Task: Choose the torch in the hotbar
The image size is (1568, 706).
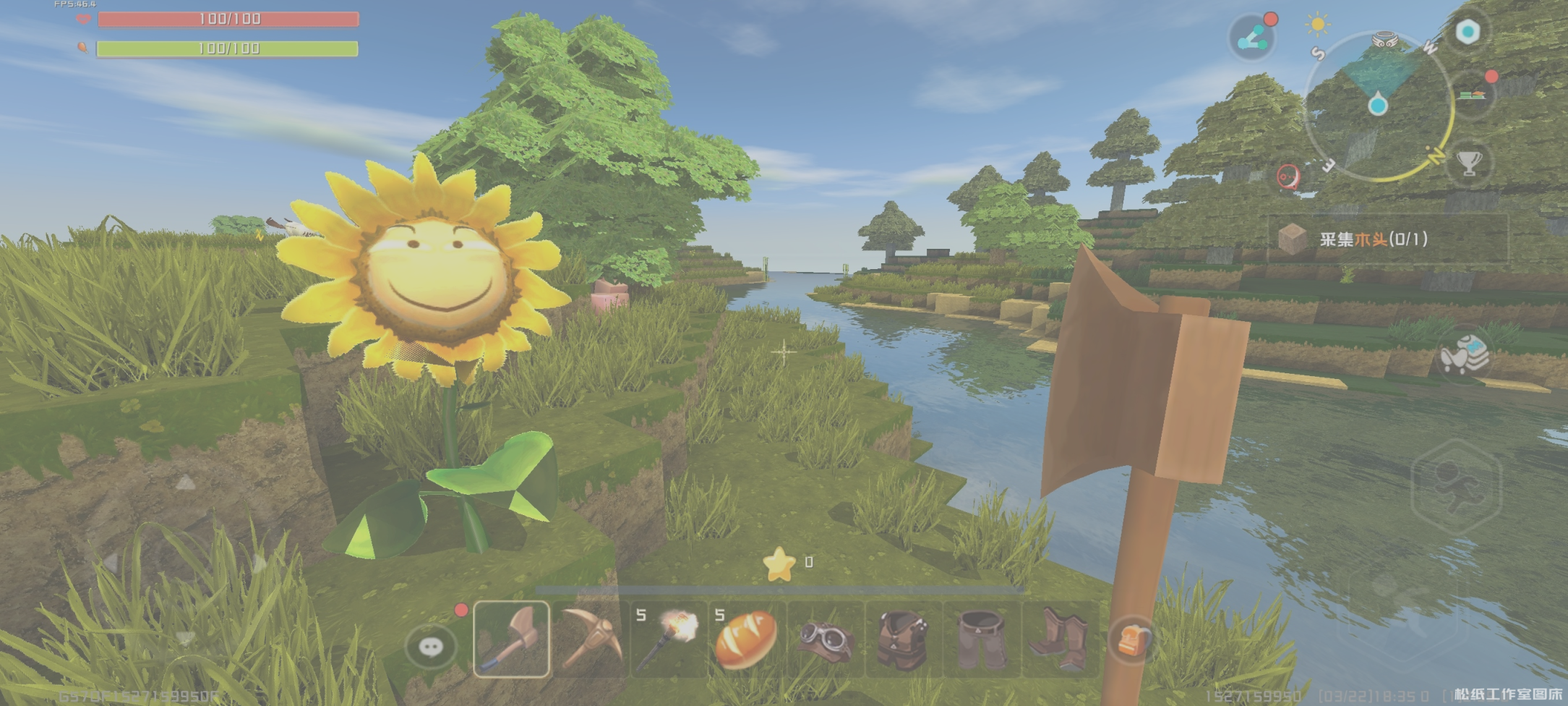Action: [668, 639]
